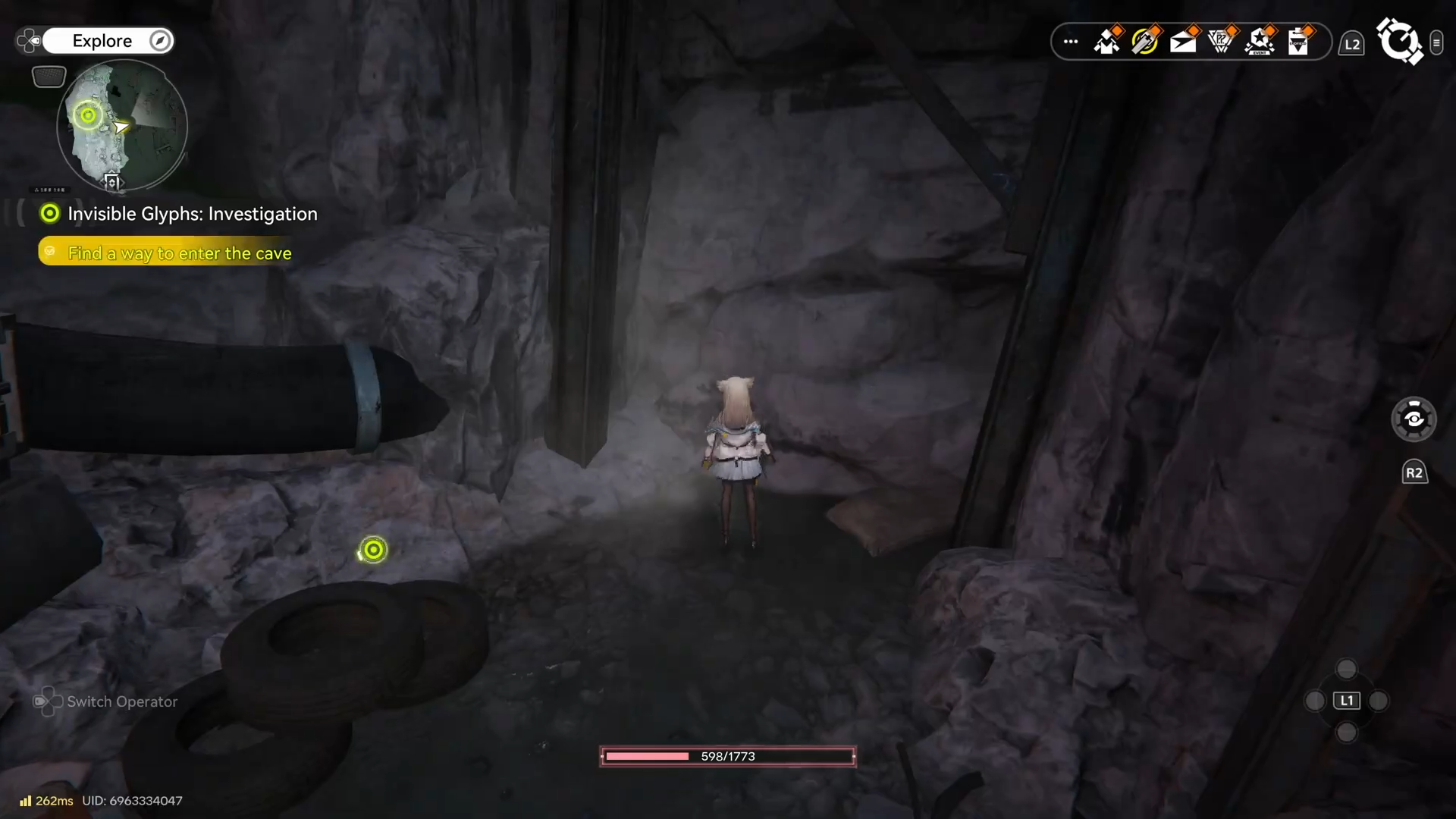Open the Event star icon
1456x819 pixels.
[1260, 42]
